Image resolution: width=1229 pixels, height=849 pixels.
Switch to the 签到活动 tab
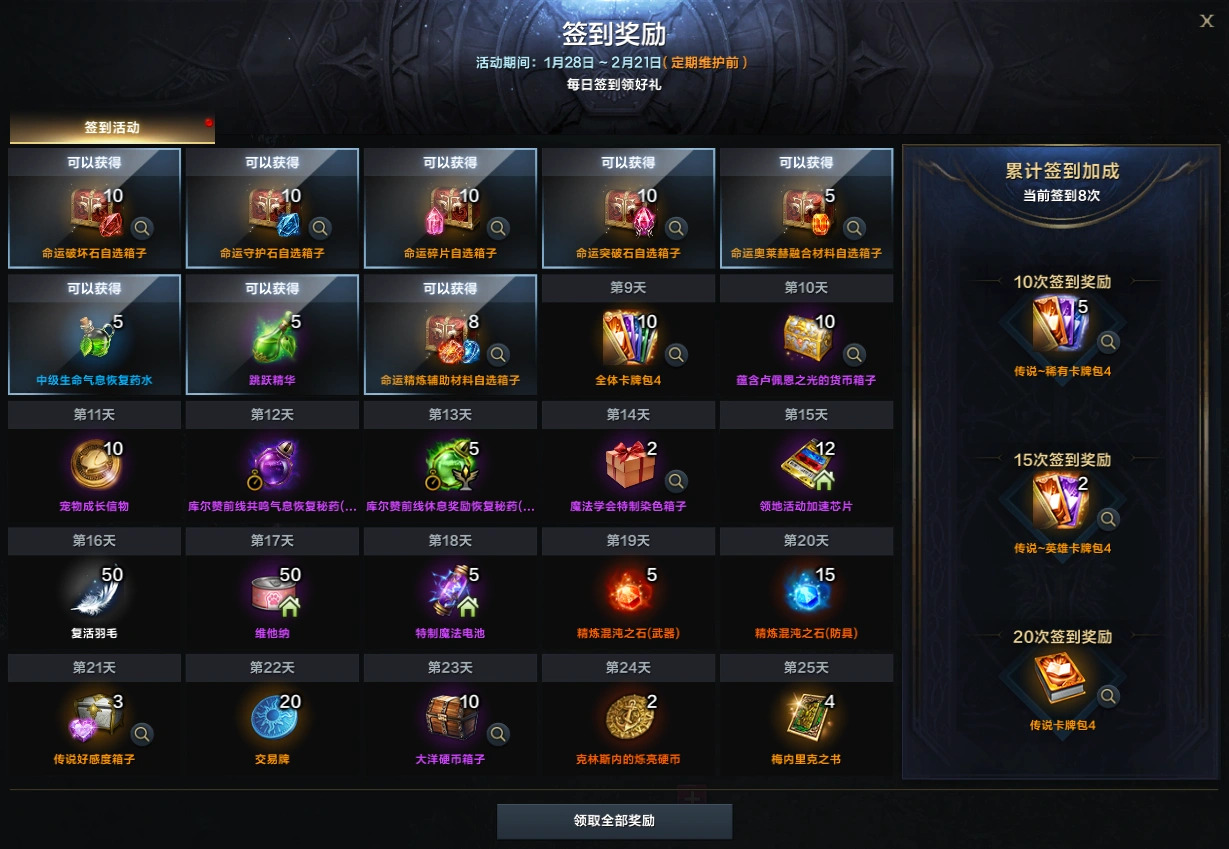click(112, 128)
